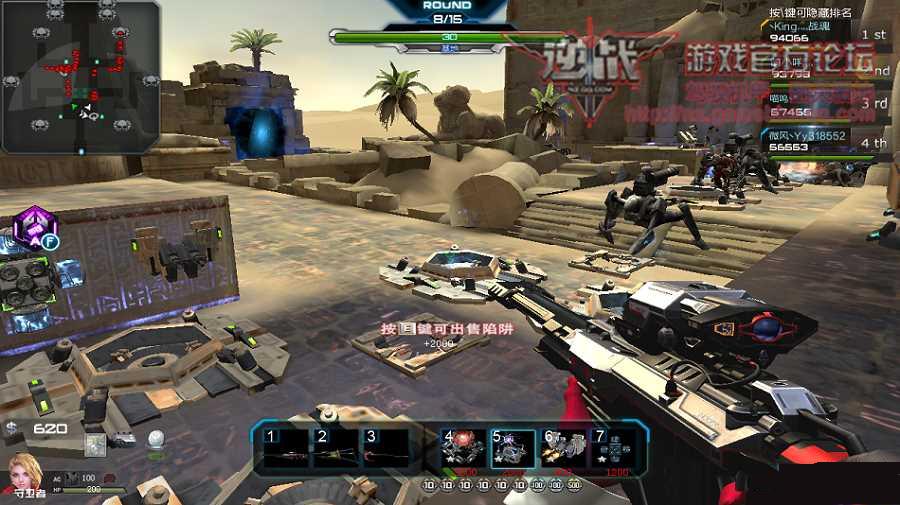Click the square item icon beside the orb

click(x=96, y=445)
